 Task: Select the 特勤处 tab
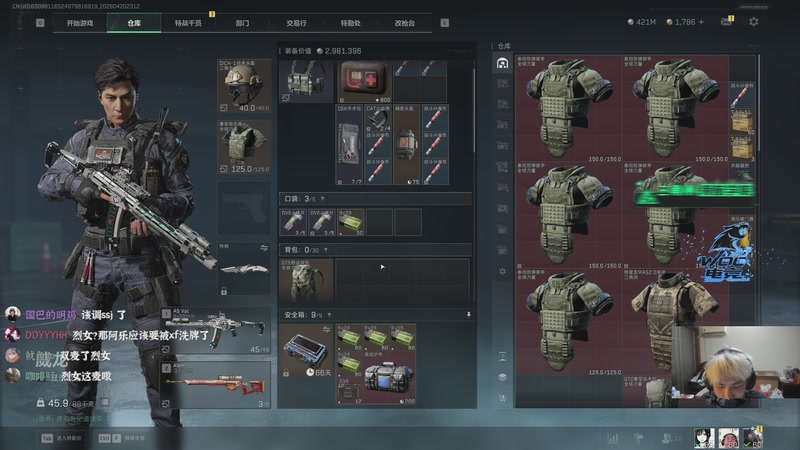350,22
